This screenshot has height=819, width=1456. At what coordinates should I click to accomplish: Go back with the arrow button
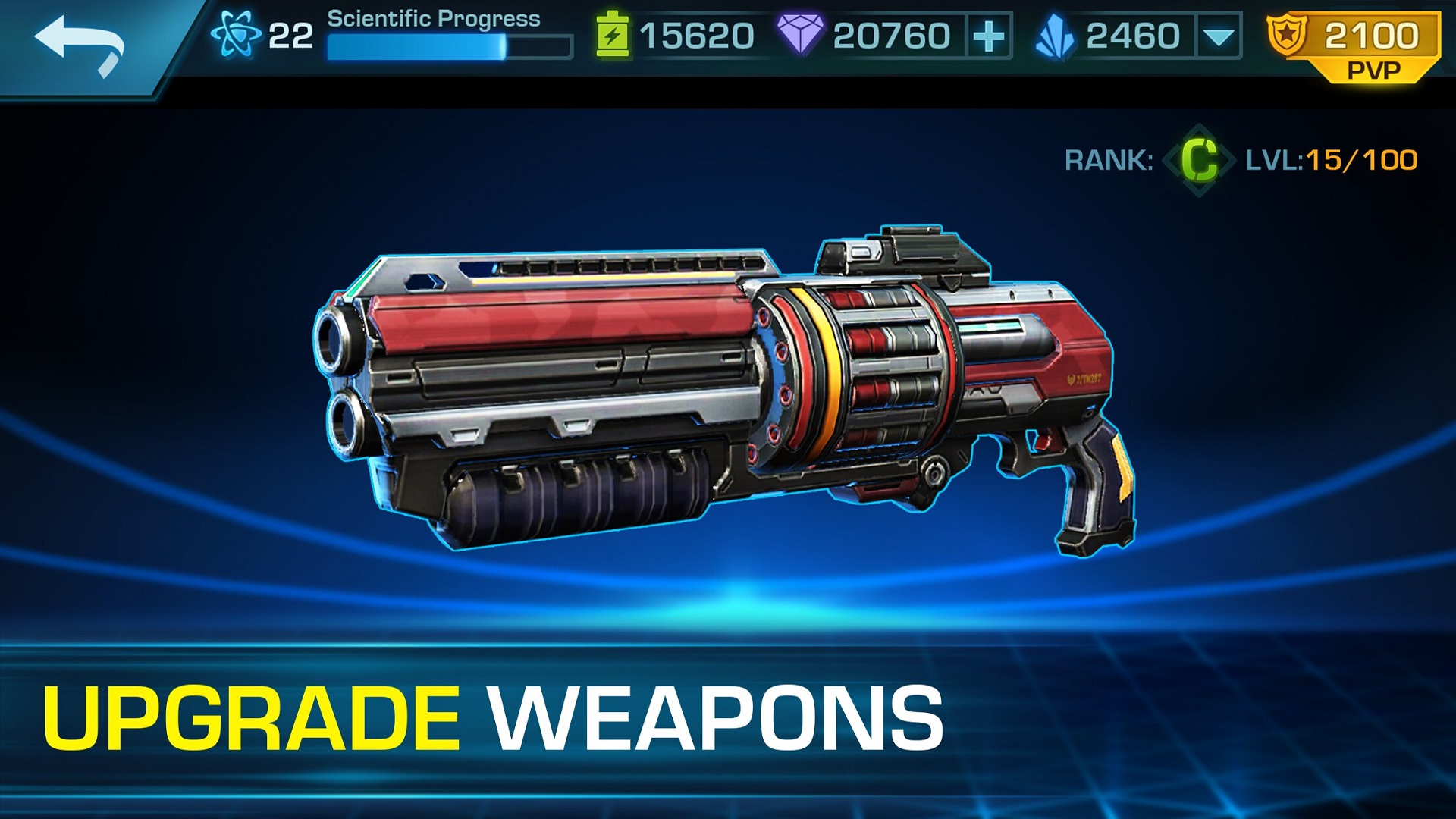(80, 45)
